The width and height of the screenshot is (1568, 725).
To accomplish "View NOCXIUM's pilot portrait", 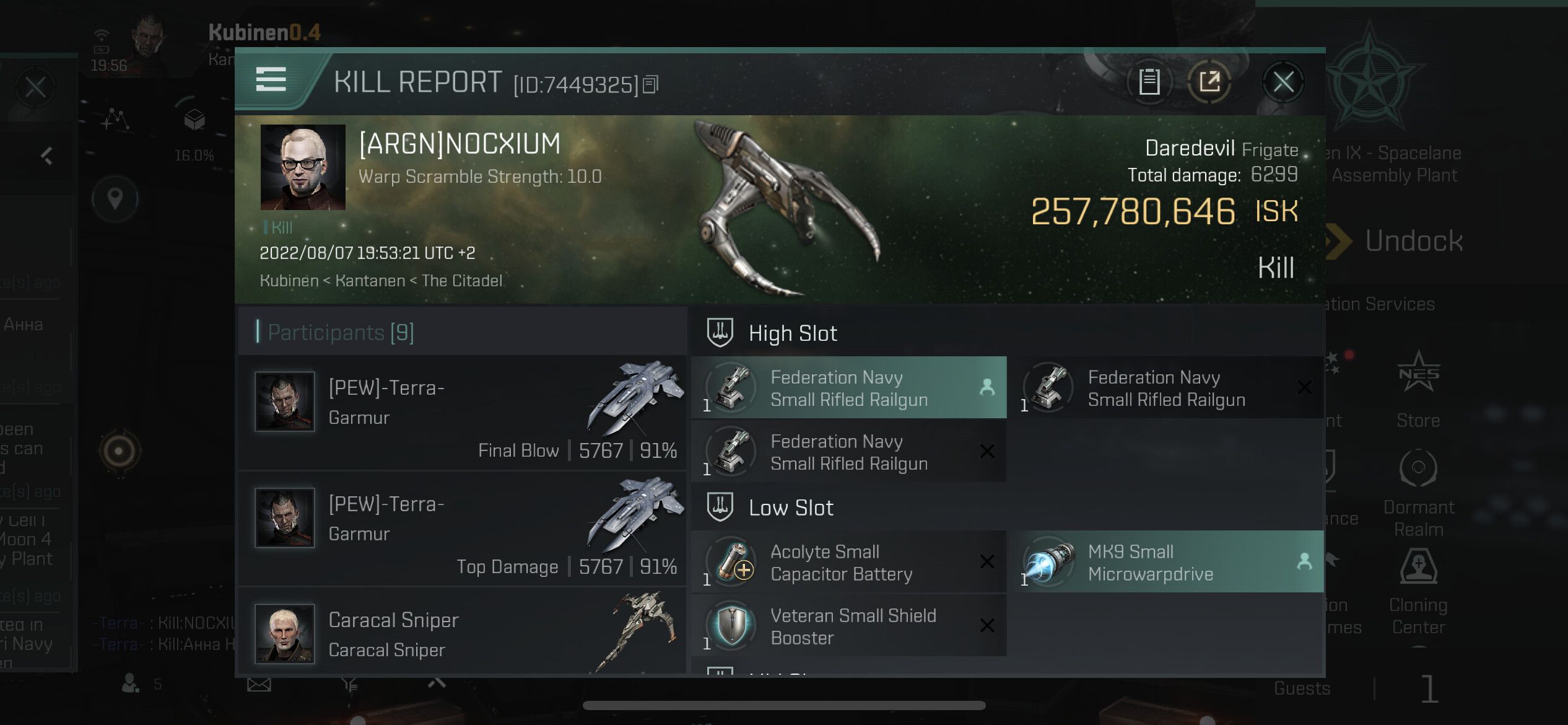I will pyautogui.click(x=303, y=167).
